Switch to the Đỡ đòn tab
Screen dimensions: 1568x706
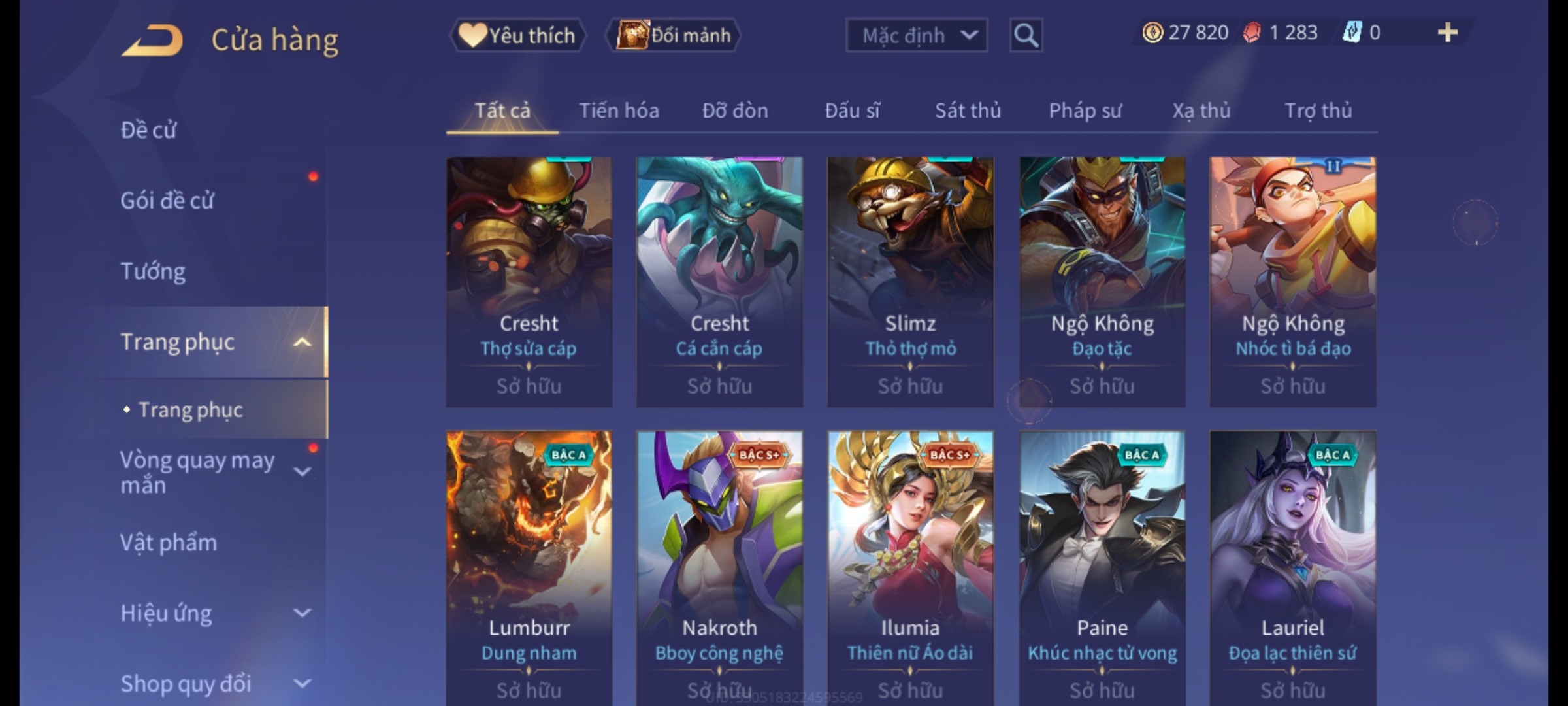[735, 110]
